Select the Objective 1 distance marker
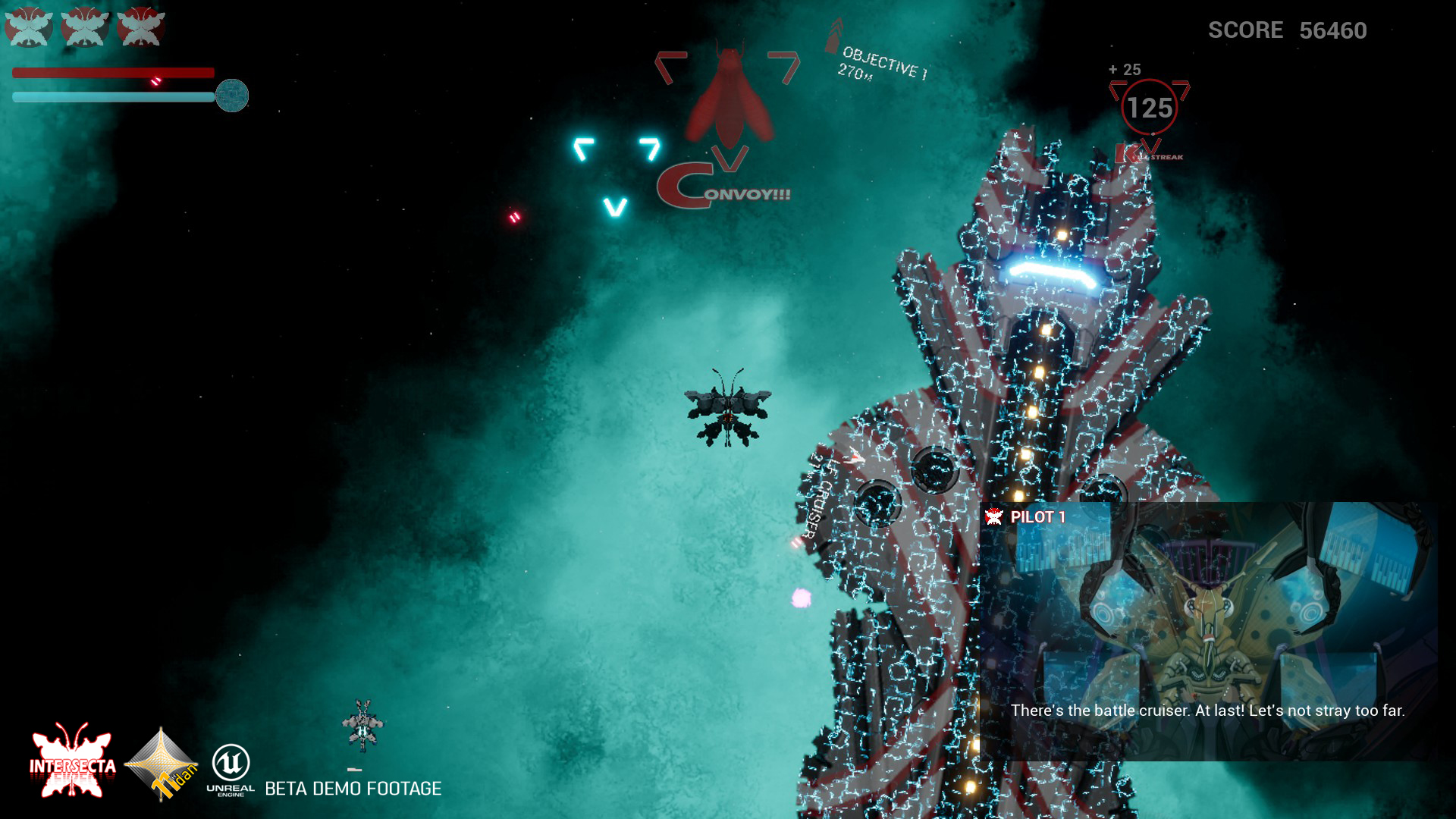1456x819 pixels. coord(880,62)
